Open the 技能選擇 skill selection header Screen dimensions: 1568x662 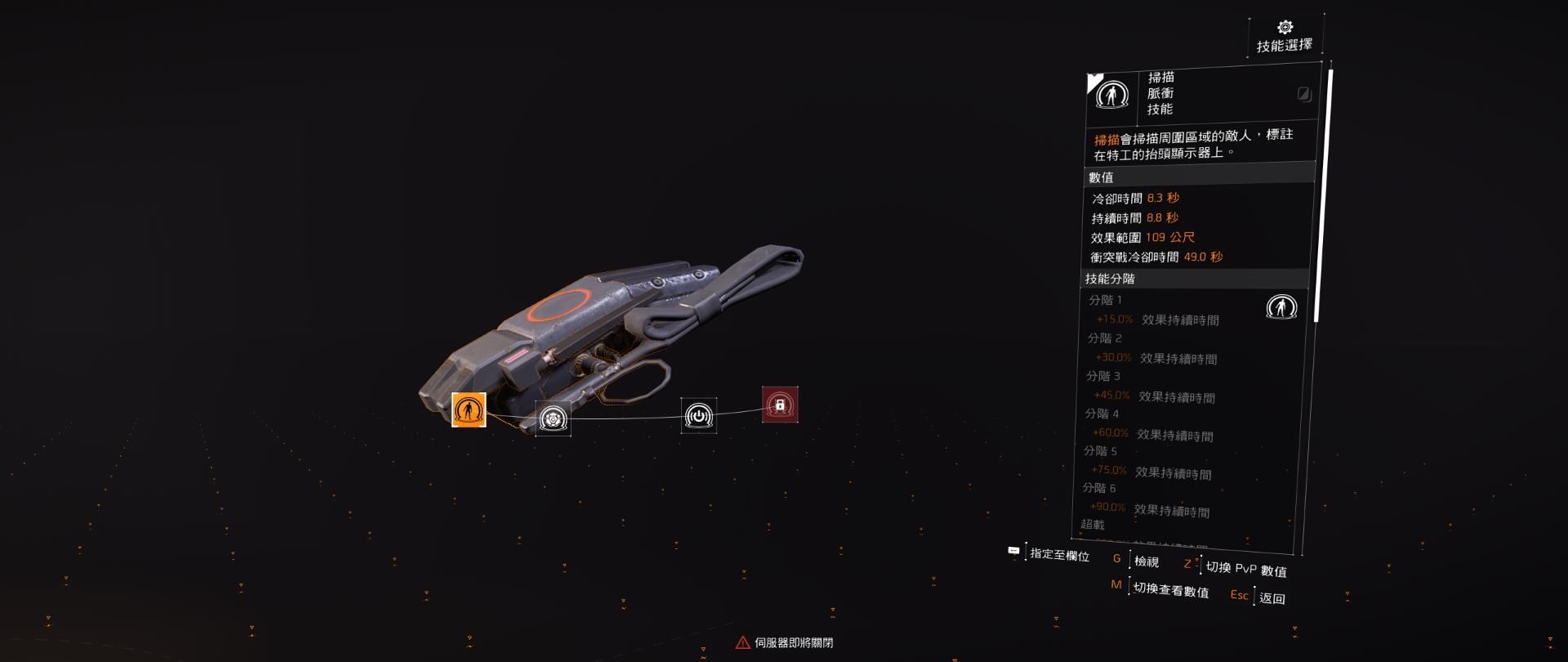[1285, 38]
